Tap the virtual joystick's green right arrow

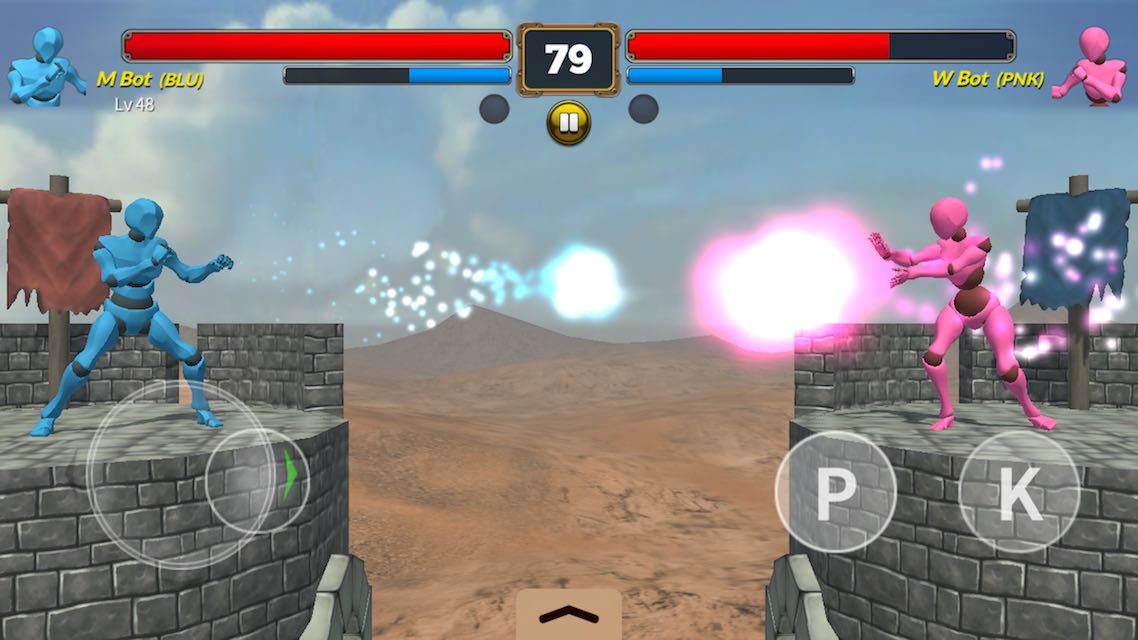[x=290, y=475]
